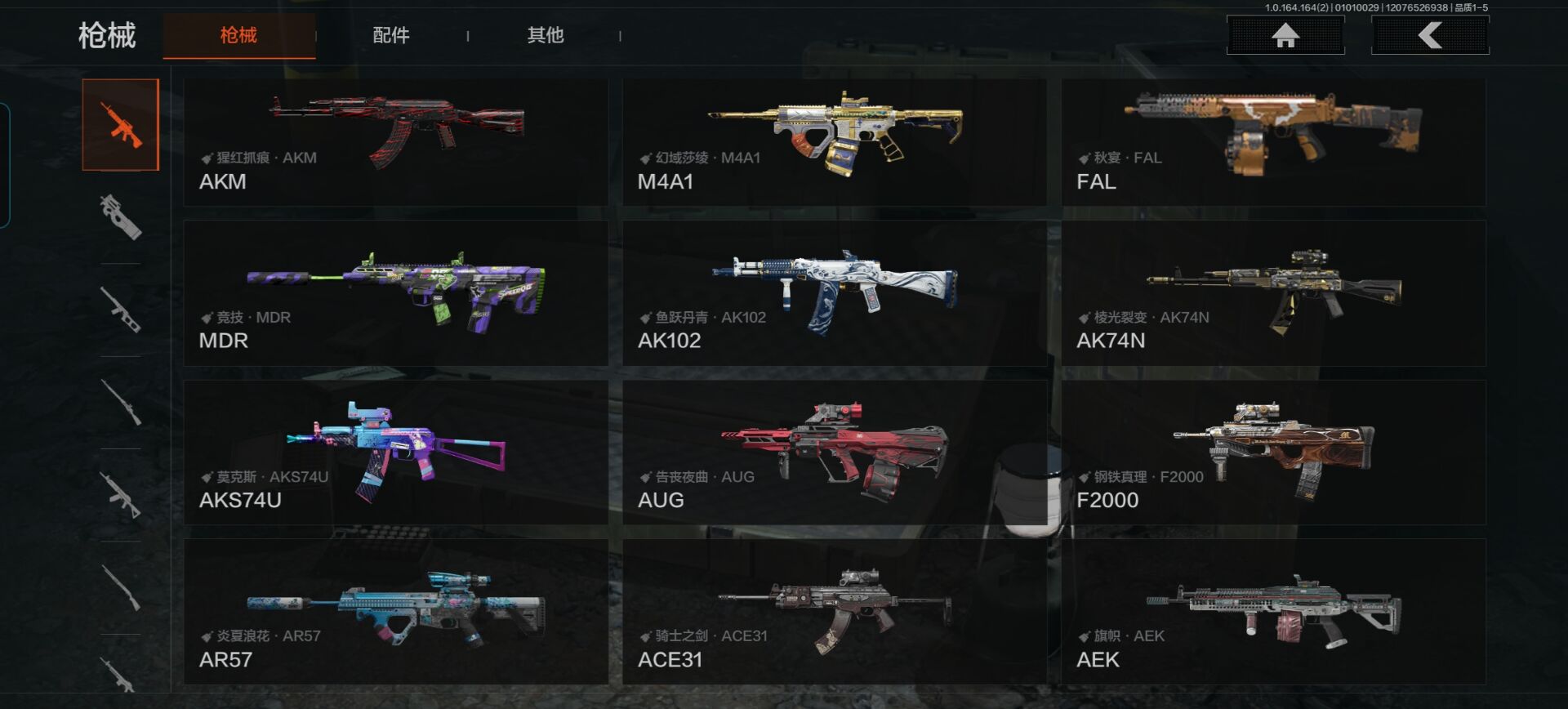Open the 其他 tab
The image size is (1568, 709).
[x=546, y=35]
